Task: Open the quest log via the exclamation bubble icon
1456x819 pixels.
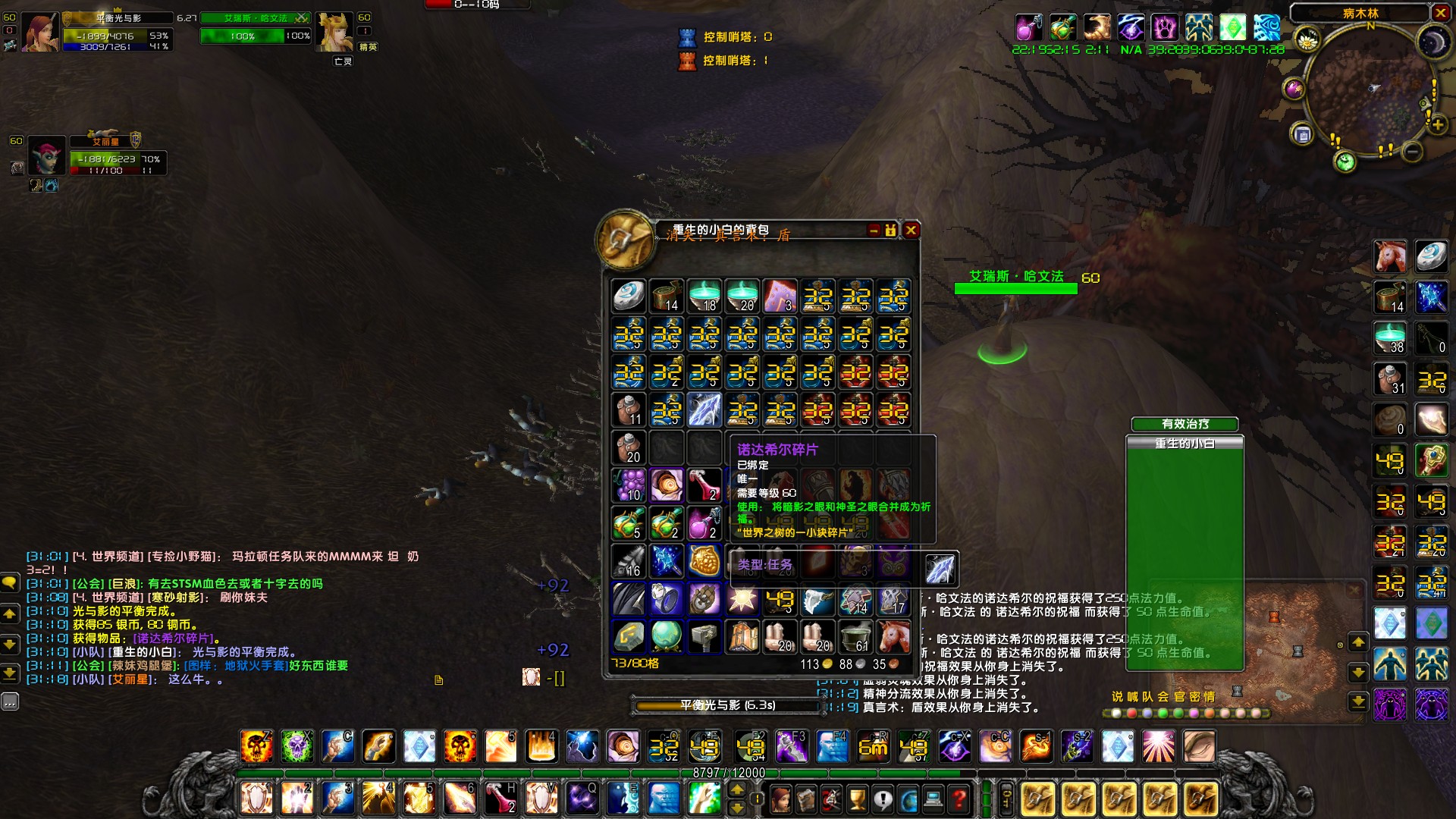Action: click(x=883, y=798)
